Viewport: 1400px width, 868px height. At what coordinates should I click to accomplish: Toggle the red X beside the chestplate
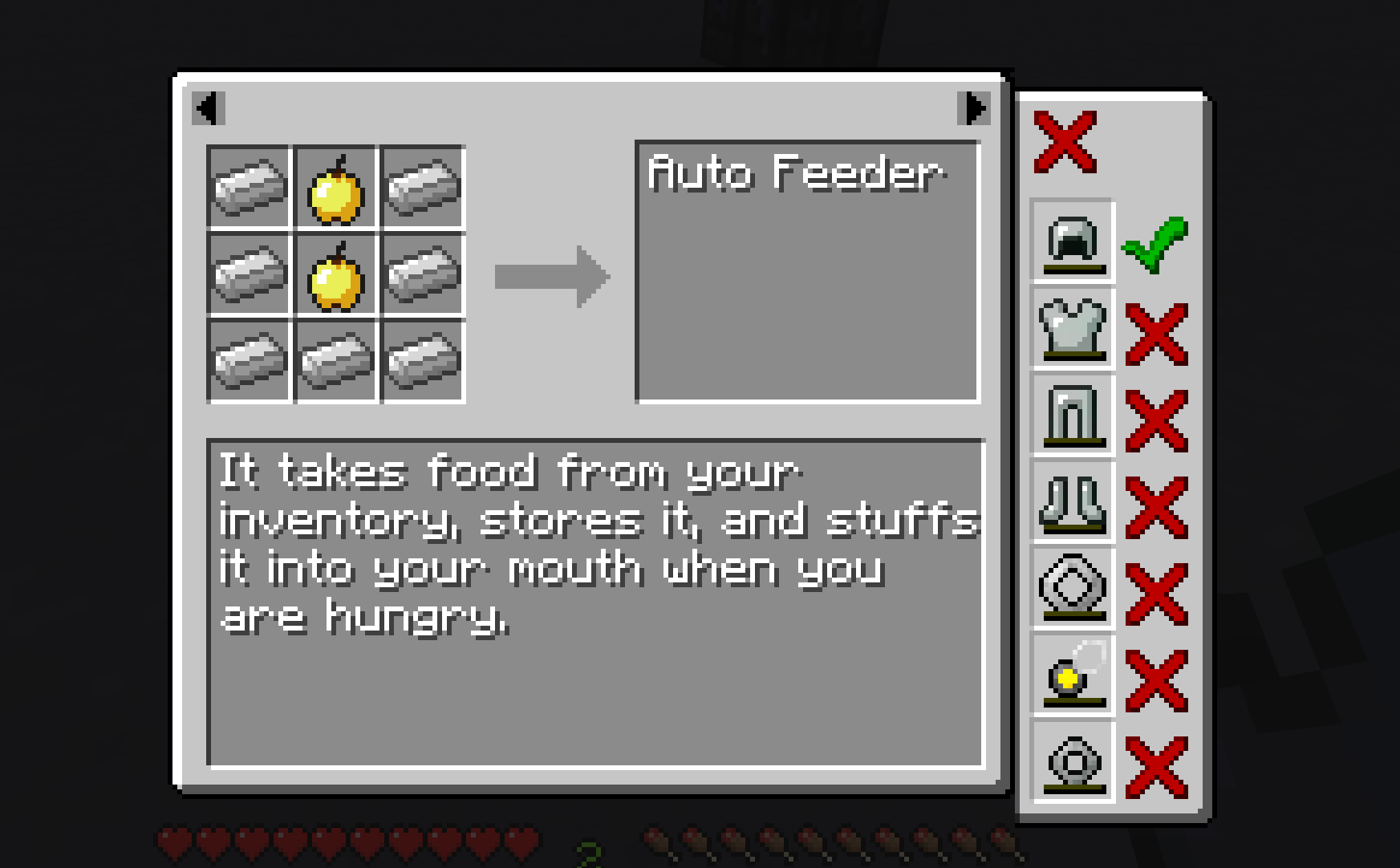[x=1156, y=334]
